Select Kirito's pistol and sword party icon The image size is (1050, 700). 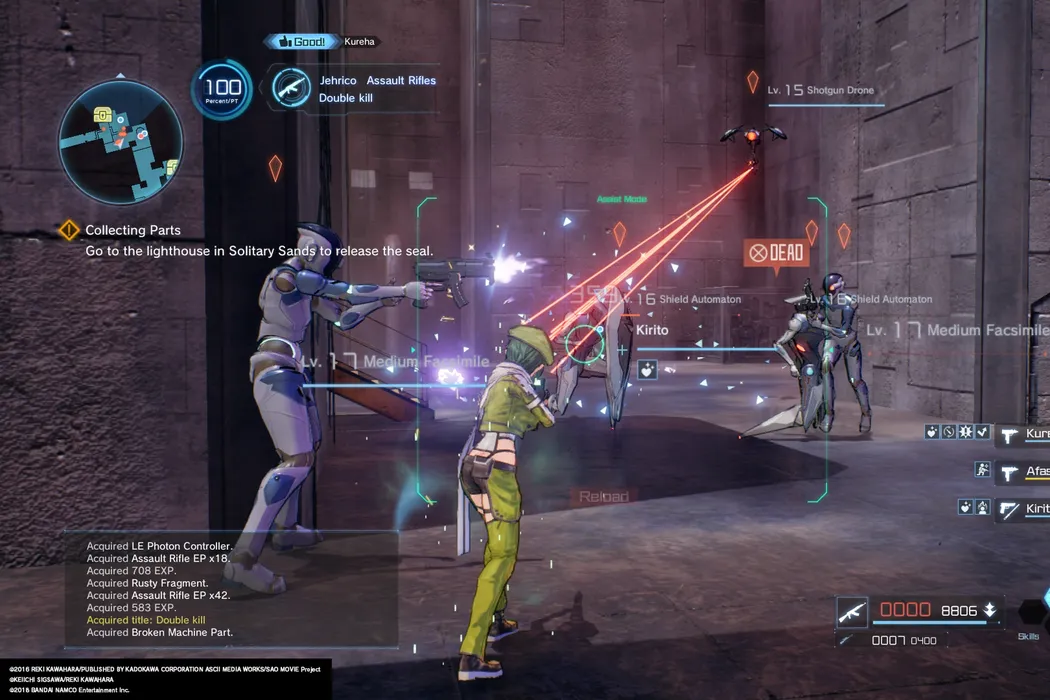[x=1009, y=508]
